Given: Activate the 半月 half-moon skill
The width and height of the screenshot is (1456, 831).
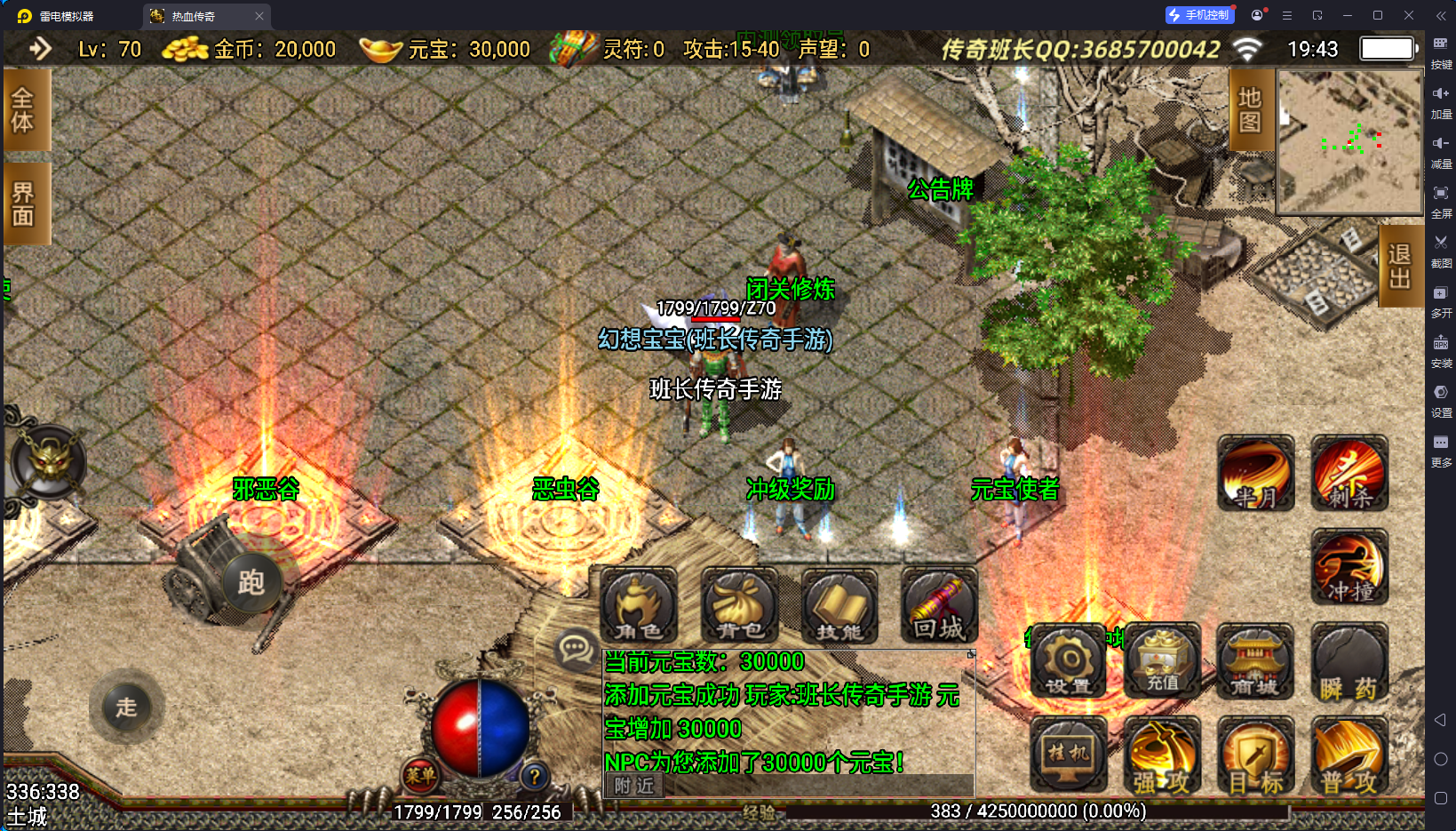Looking at the screenshot, I should (1255, 474).
